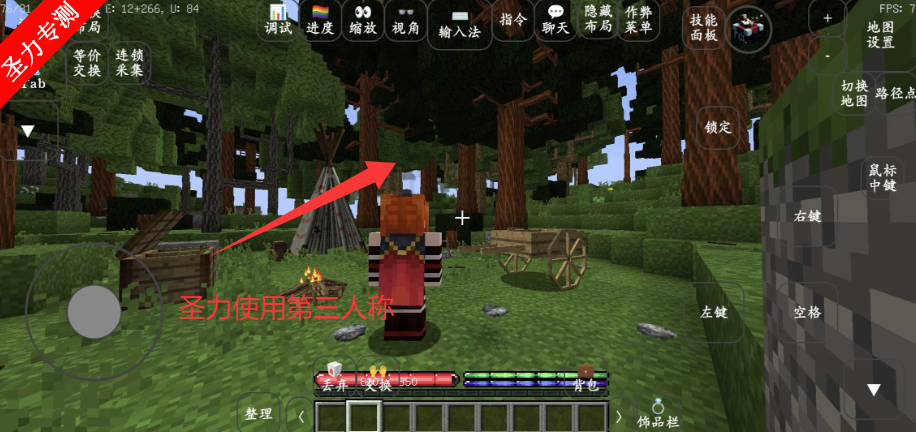
Task: Activate the 锁定 lock button
Action: pos(718,127)
